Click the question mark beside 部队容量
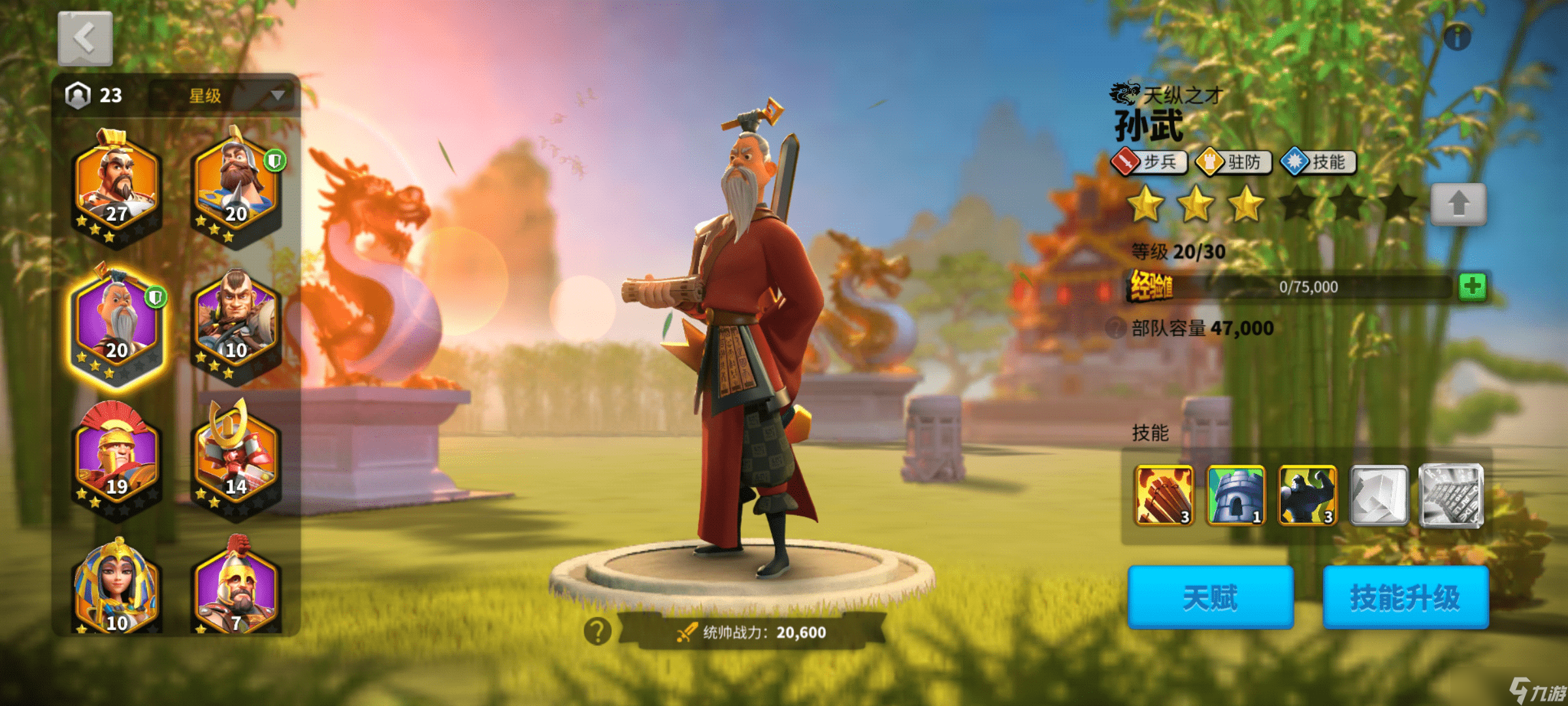 [x=1115, y=328]
